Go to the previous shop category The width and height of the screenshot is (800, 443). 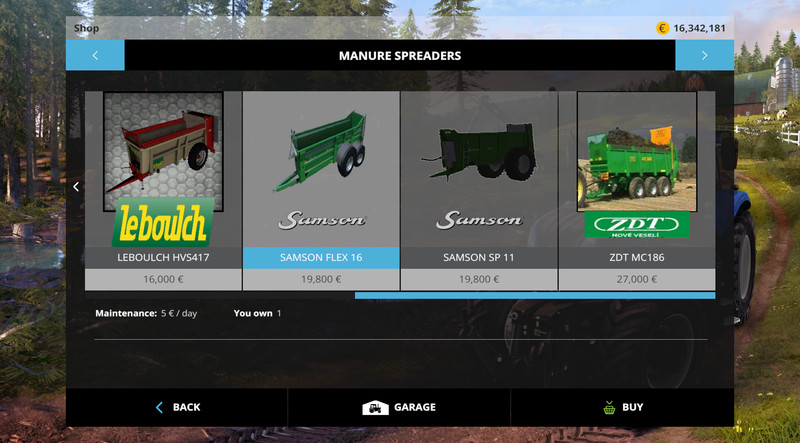(95, 56)
